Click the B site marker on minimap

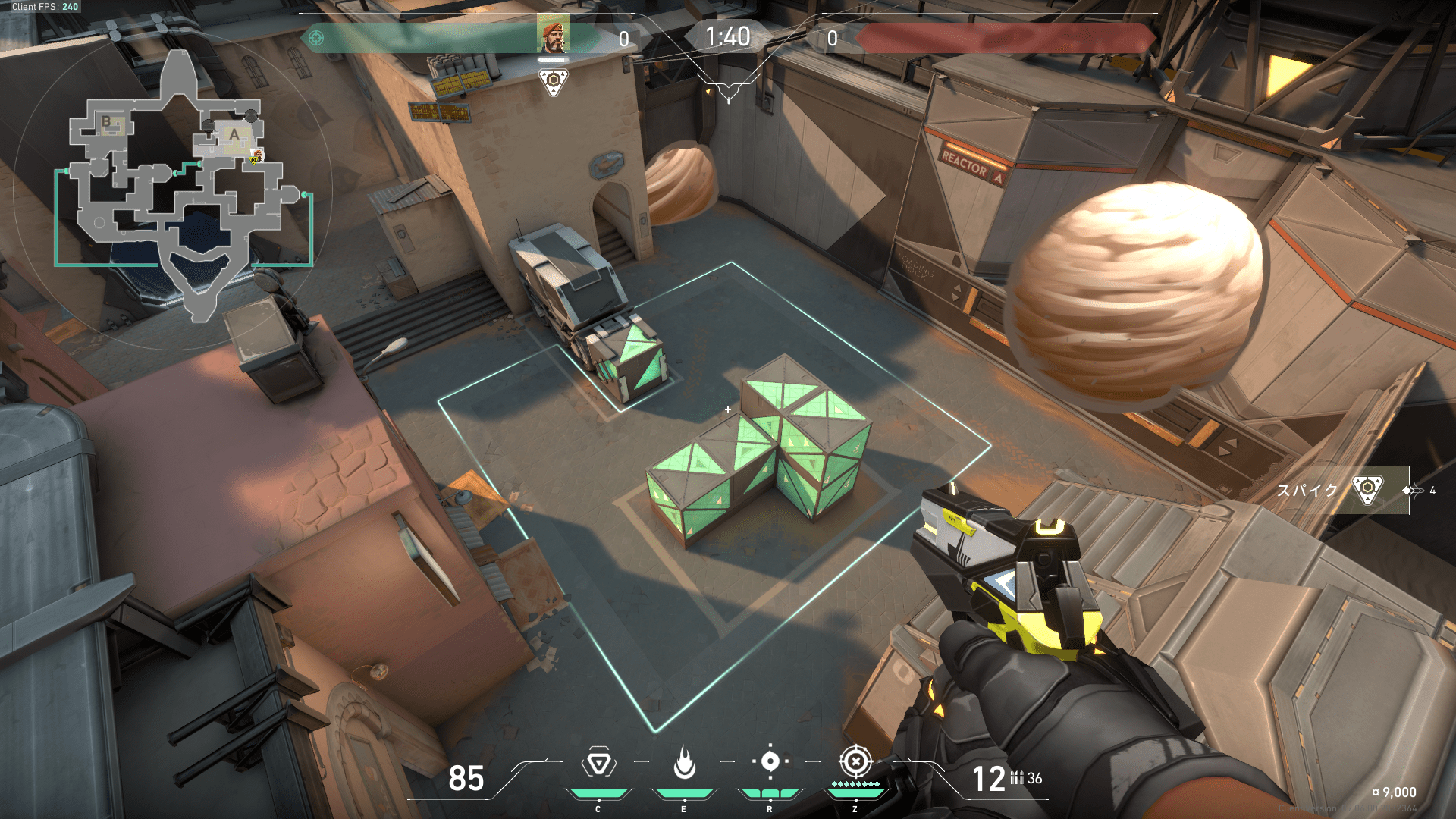pyautogui.click(x=107, y=121)
